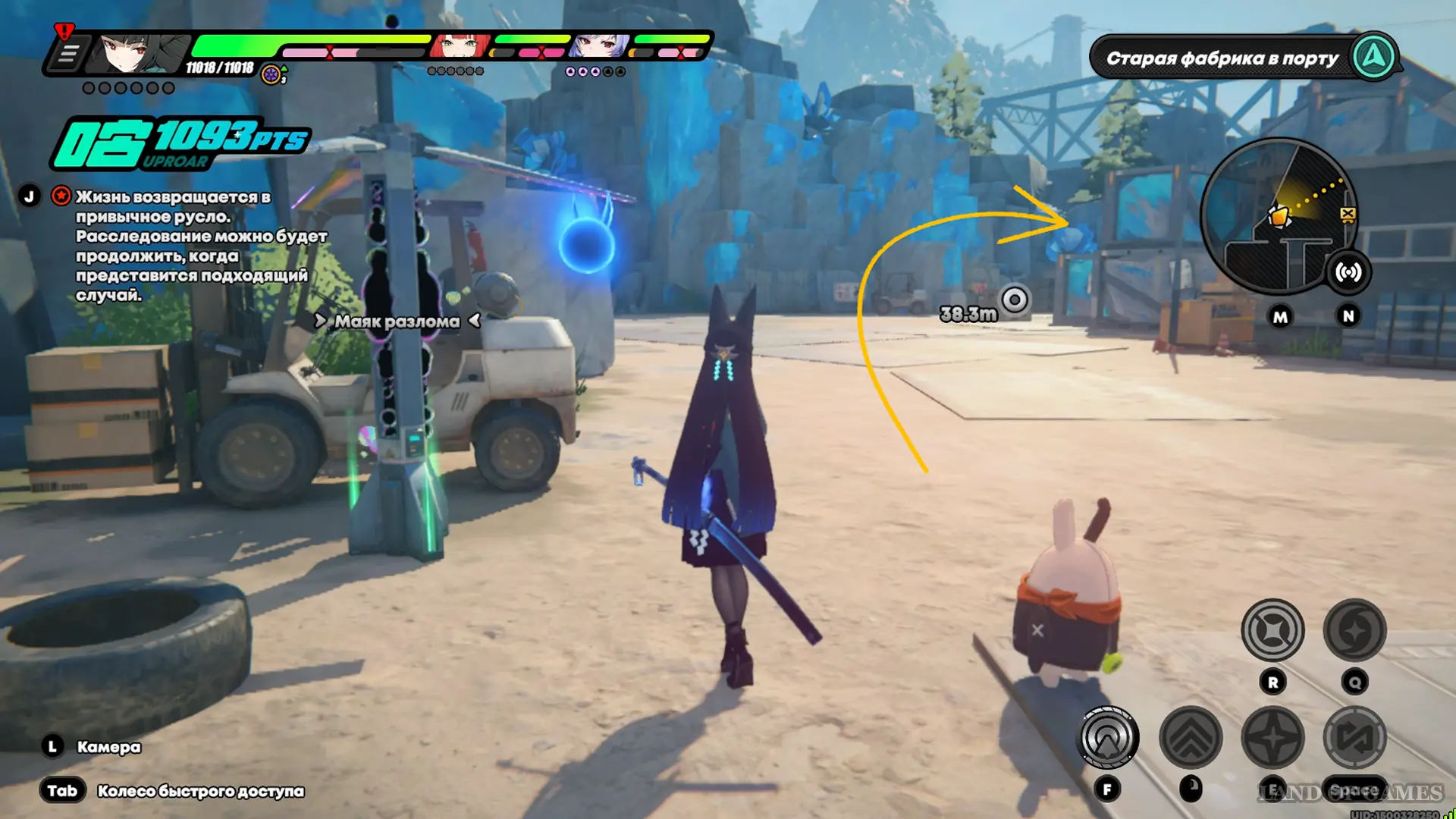Use the four-point star special attack button
Viewport: 1456px width, 819px height.
coord(1272,737)
